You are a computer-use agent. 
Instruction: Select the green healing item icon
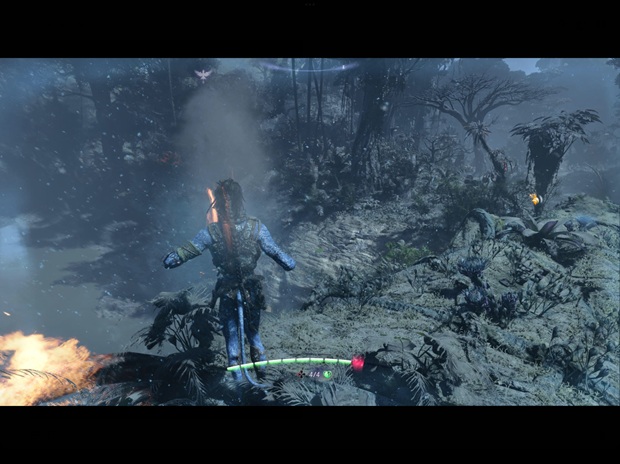pyautogui.click(x=327, y=375)
